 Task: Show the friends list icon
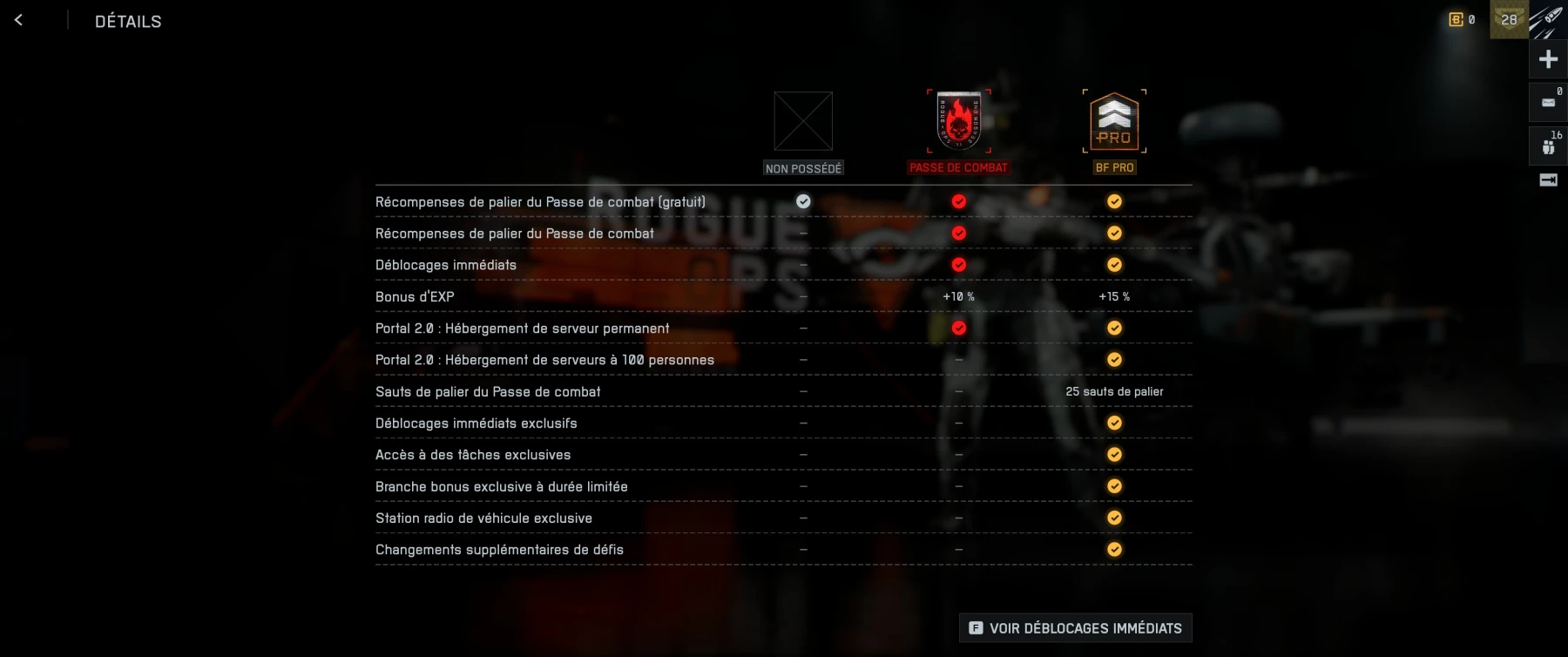tap(1548, 146)
